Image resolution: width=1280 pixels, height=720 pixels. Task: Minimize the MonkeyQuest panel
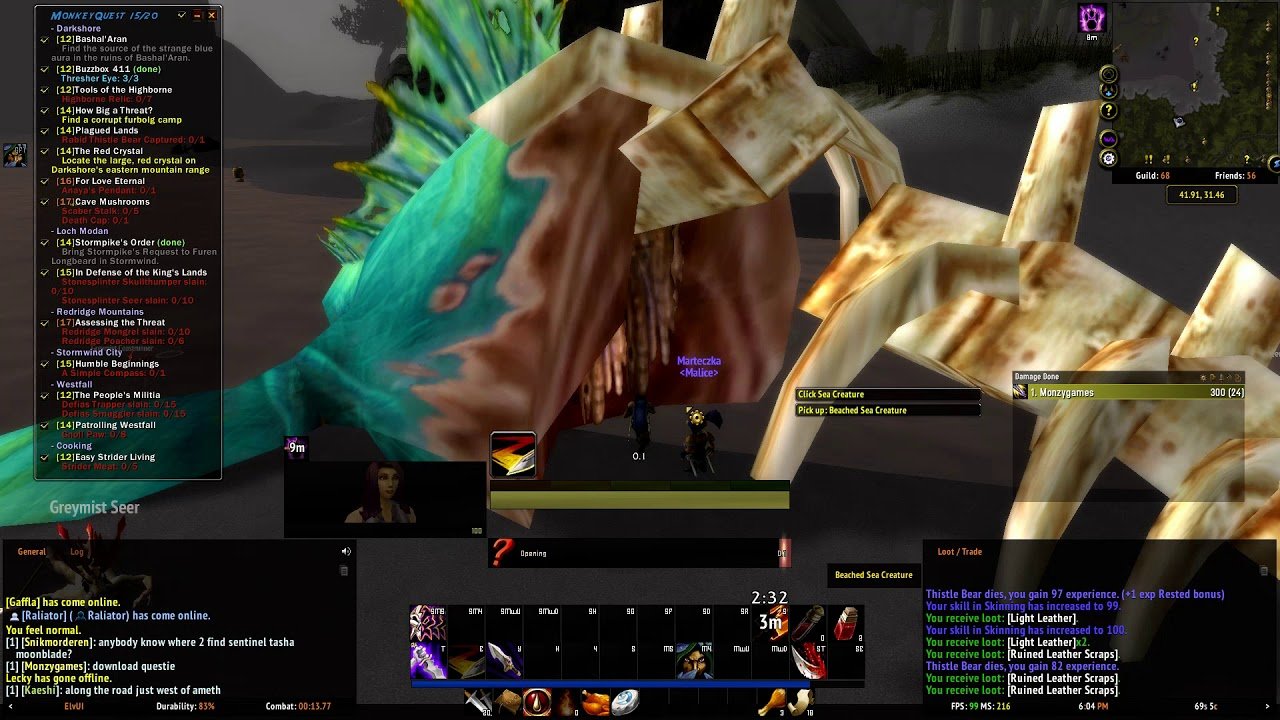[197, 15]
